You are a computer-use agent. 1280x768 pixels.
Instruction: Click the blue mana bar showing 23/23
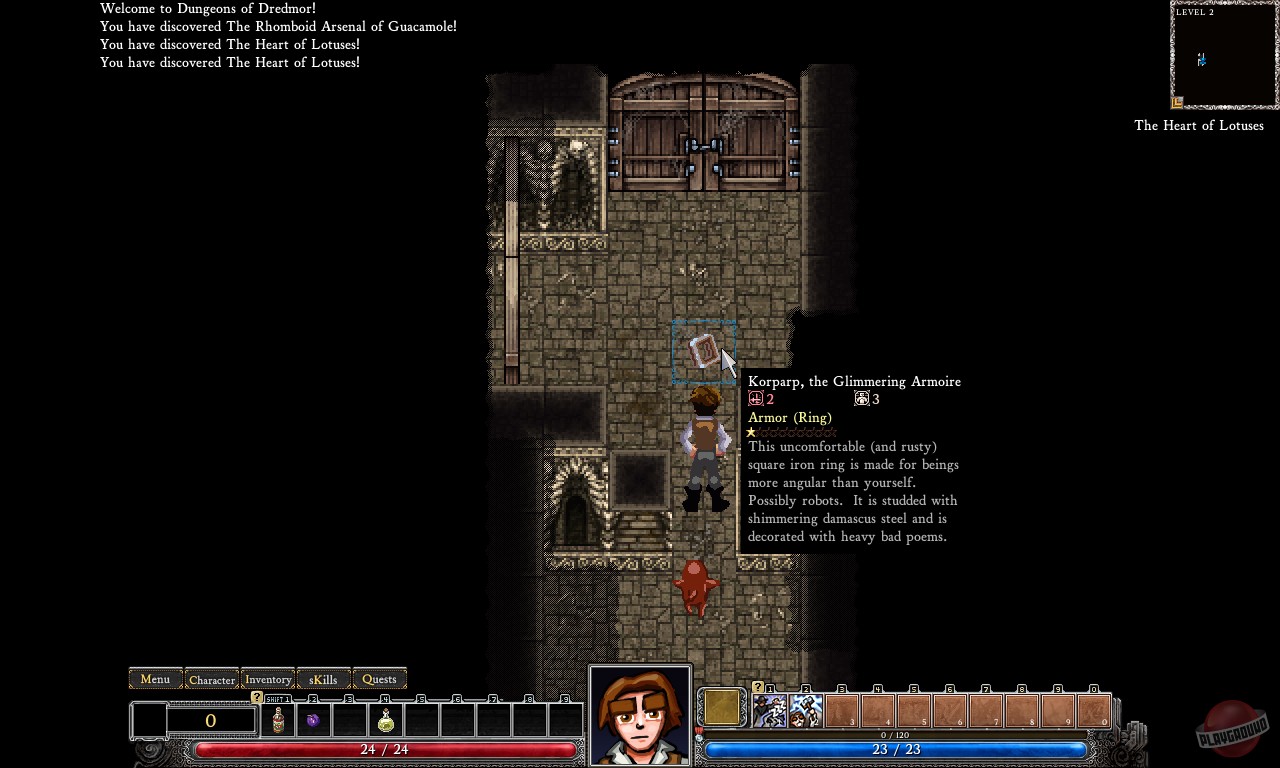pos(895,749)
